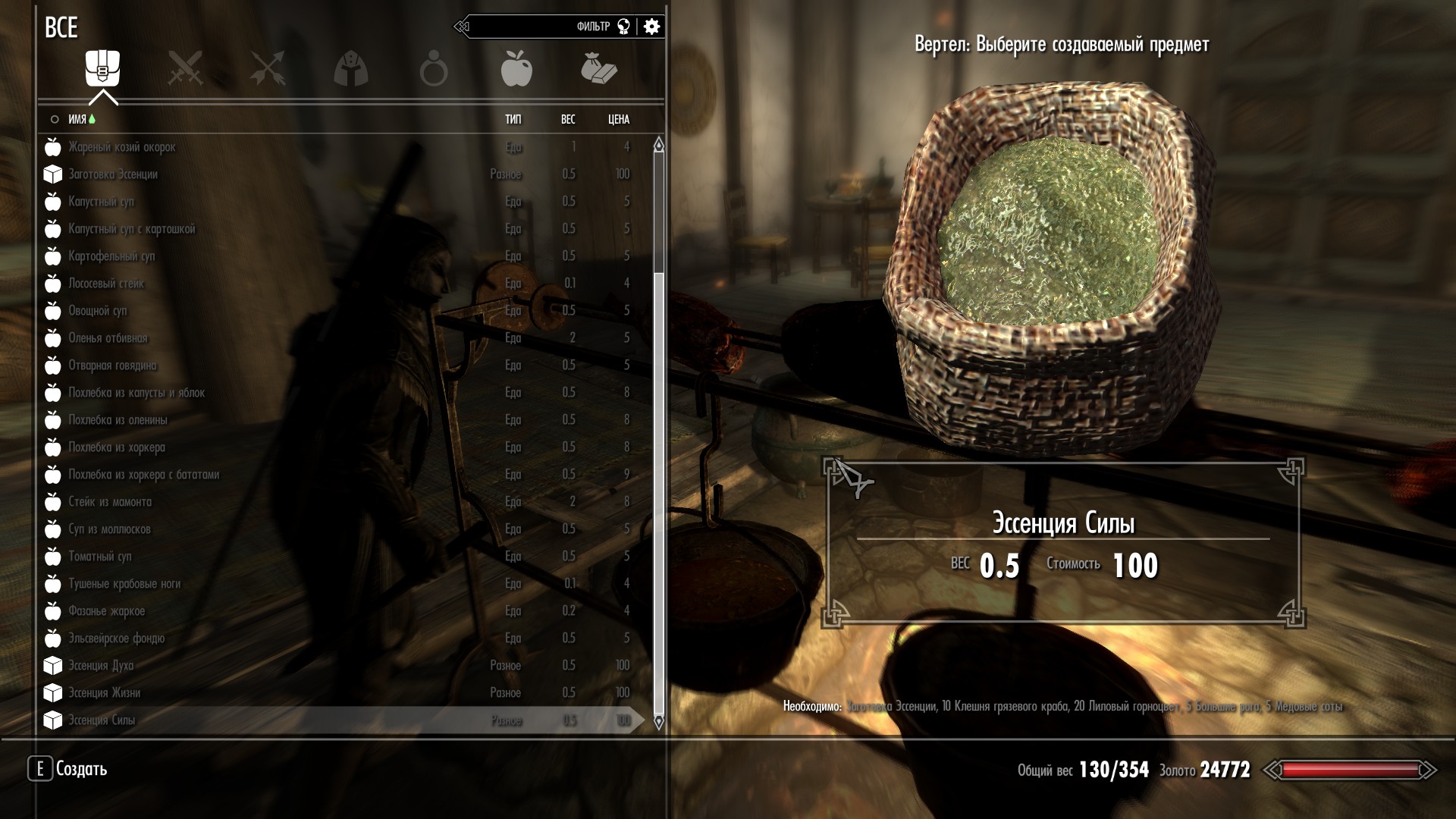This screenshot has width=1456, height=819.
Task: Switch to the weapons crossed-swords tab
Action: 185,68
